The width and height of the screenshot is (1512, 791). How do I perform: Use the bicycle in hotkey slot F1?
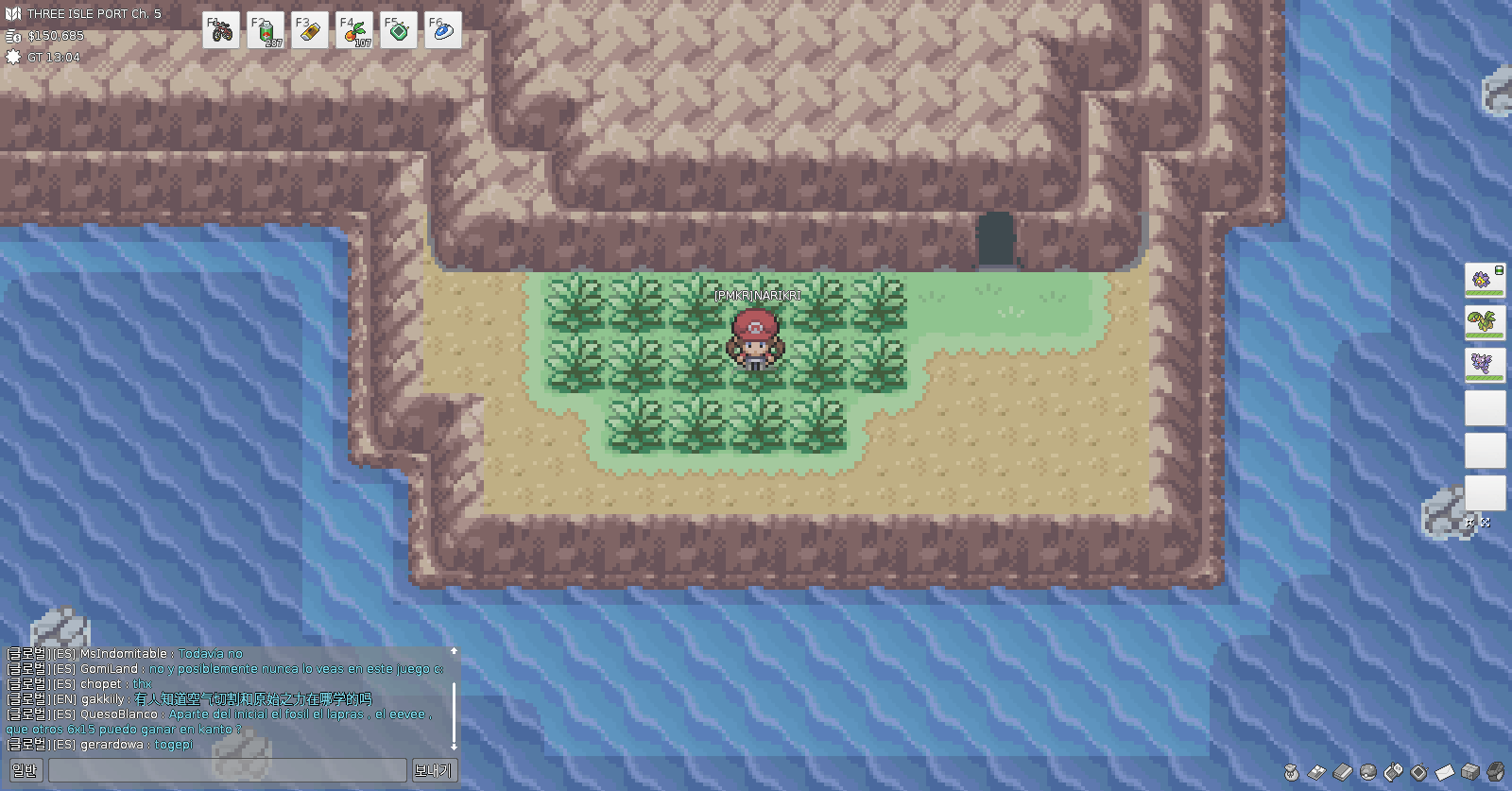221,31
